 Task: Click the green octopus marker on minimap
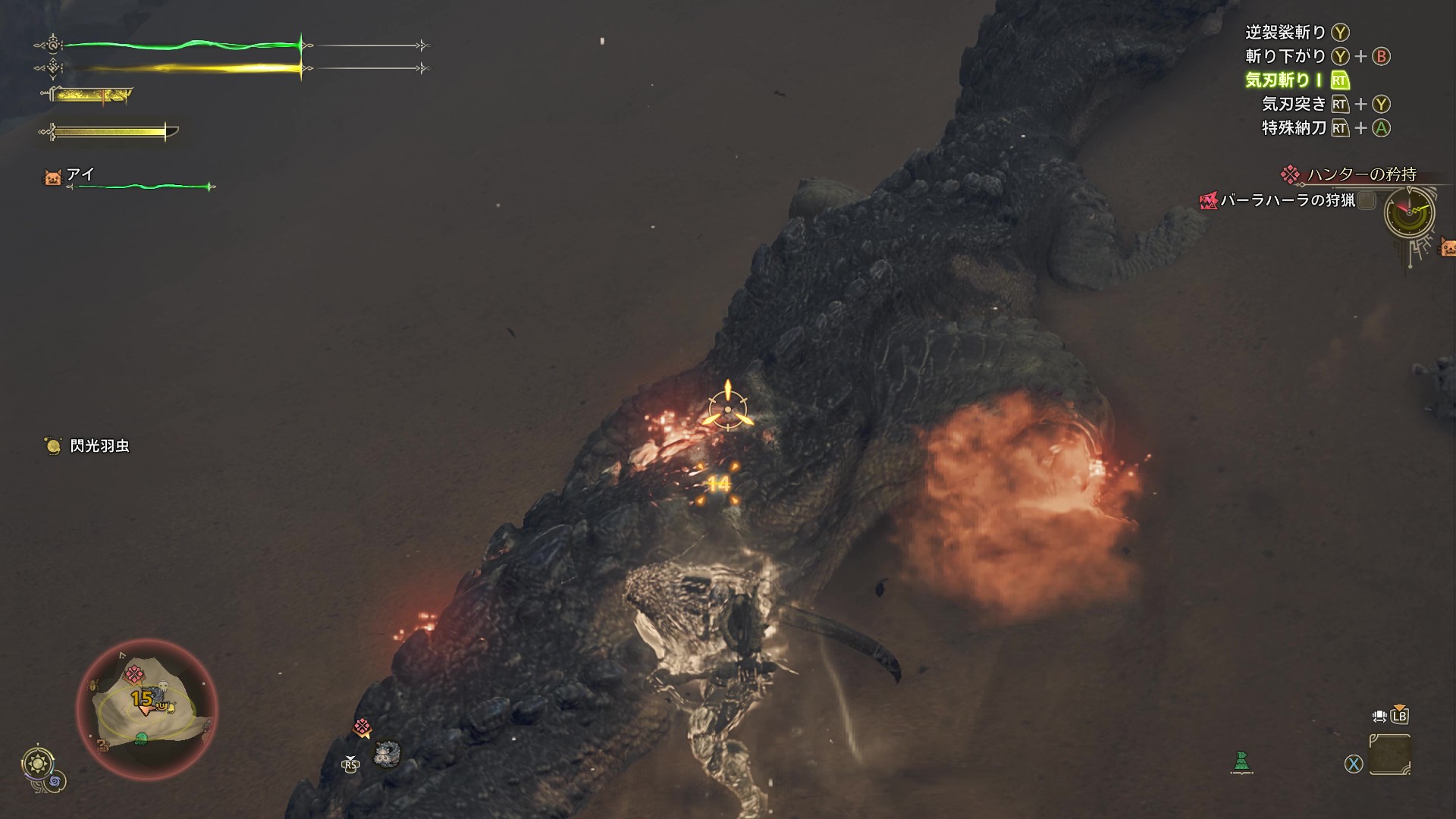(140, 739)
